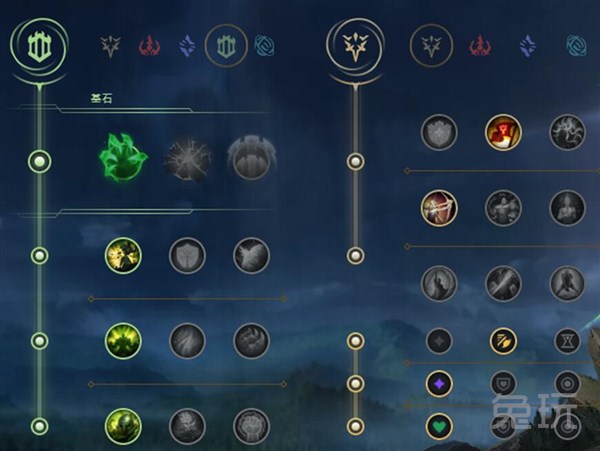Image resolution: width=600 pixels, height=451 pixels.
Task: Select the attack speed stat shard
Action: [x=503, y=341]
